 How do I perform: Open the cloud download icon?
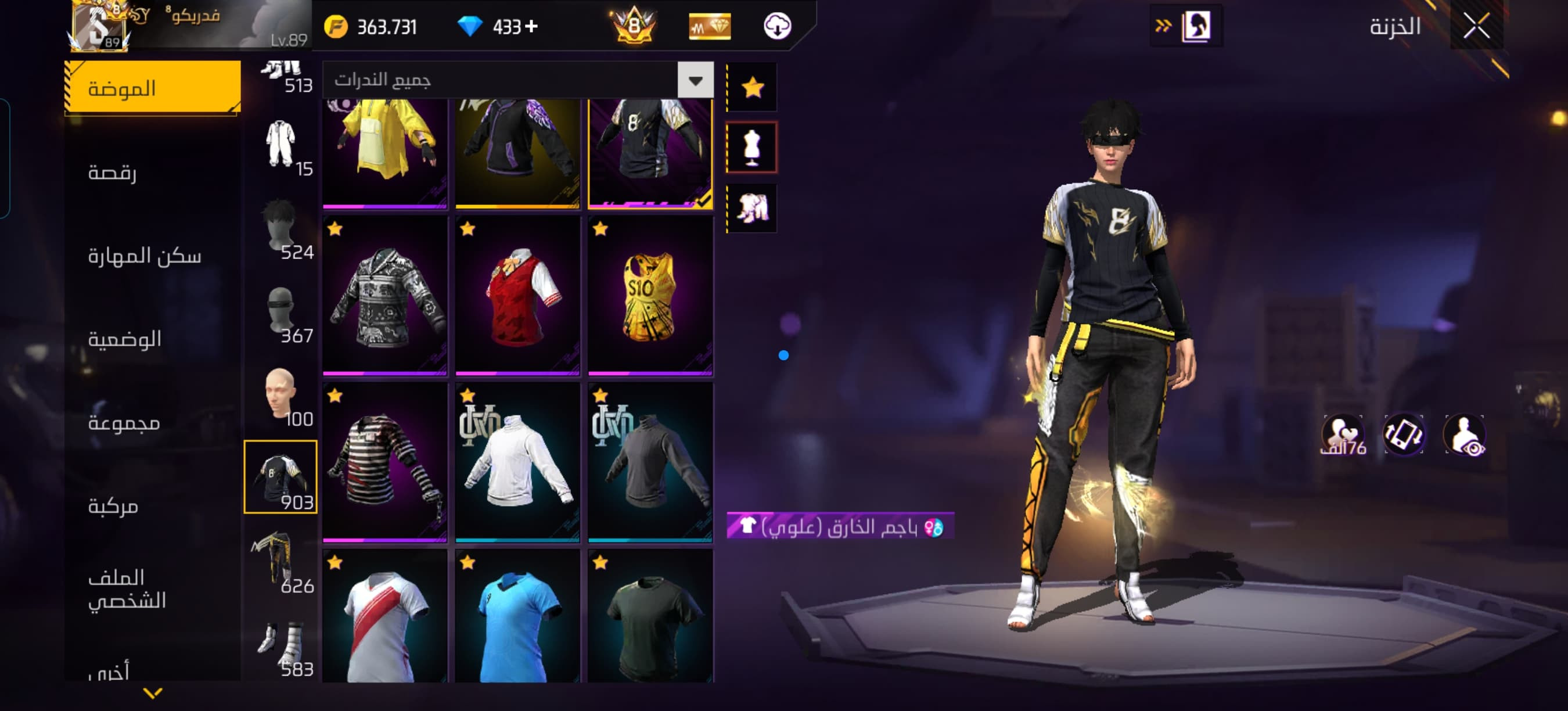(776, 26)
